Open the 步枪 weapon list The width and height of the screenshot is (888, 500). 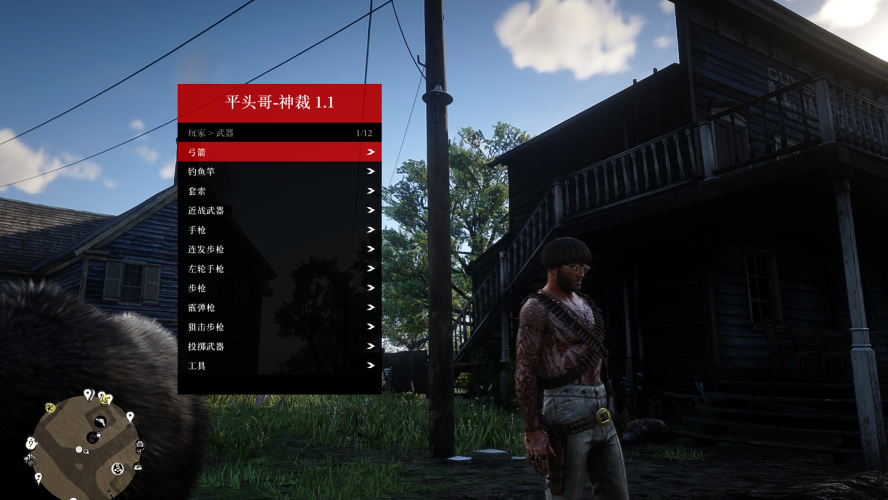click(x=279, y=288)
